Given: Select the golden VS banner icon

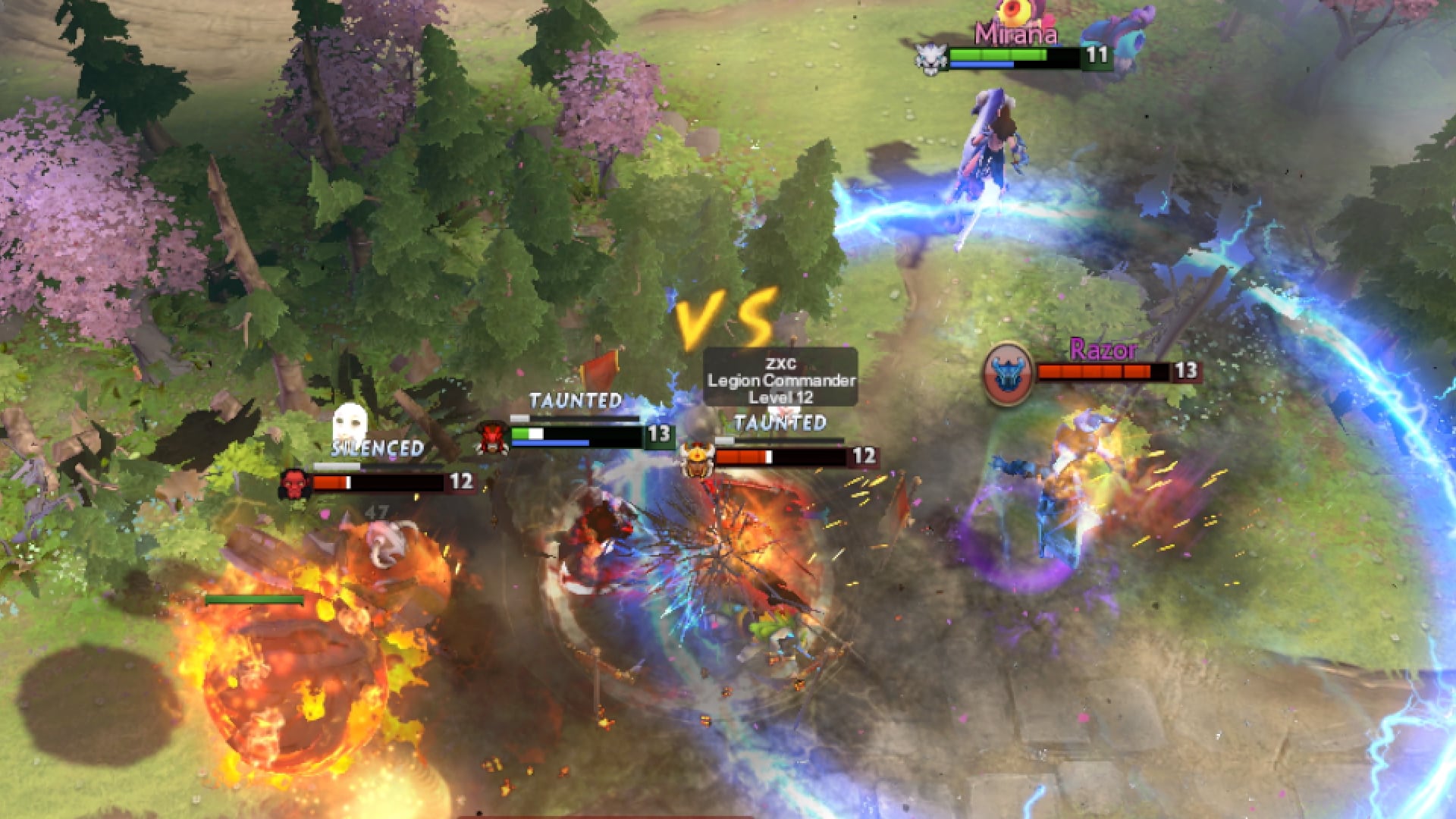Looking at the screenshot, I should click(726, 313).
